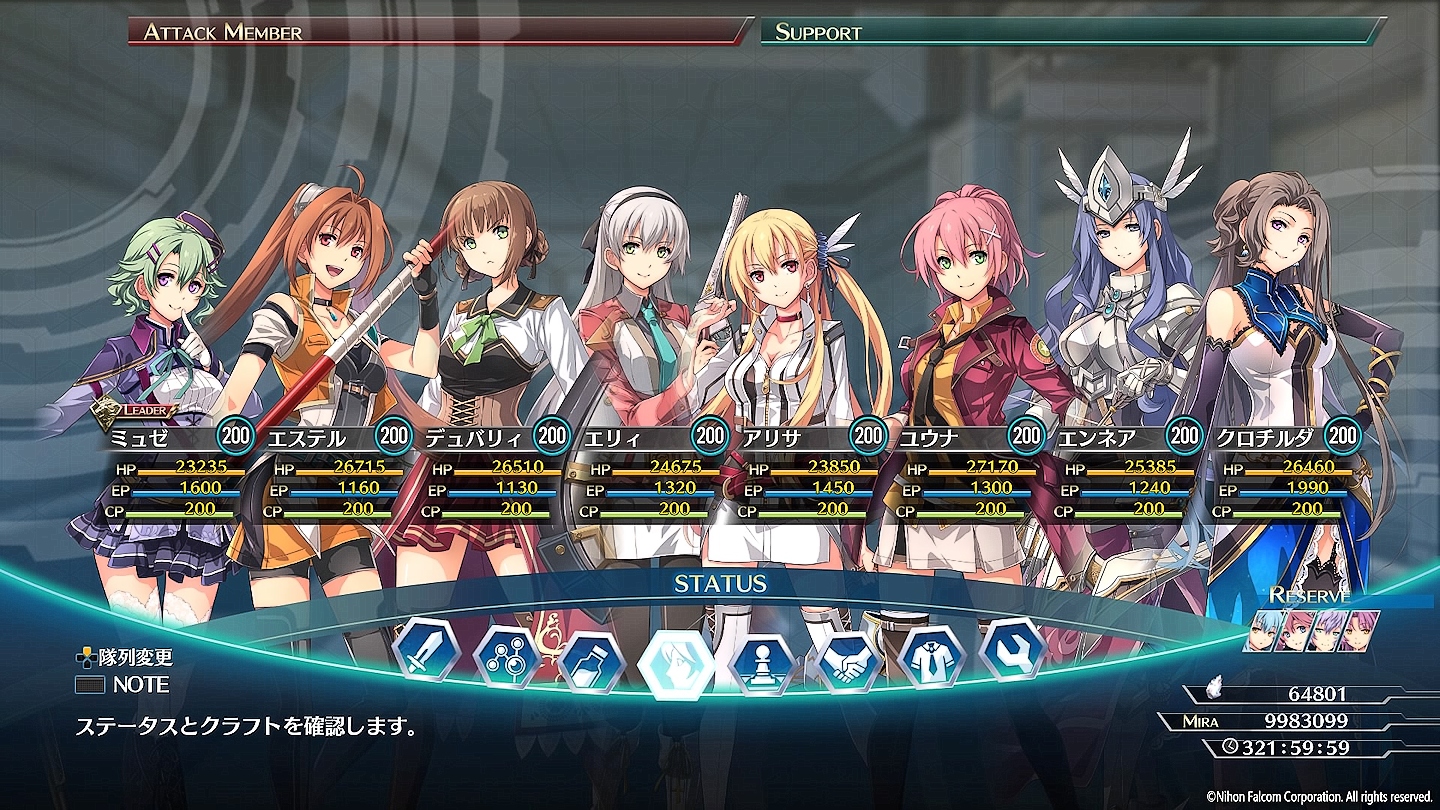Select the blue-haired reserve member portrait
Viewport: 1440px width, 810px height.
(x=1262, y=631)
